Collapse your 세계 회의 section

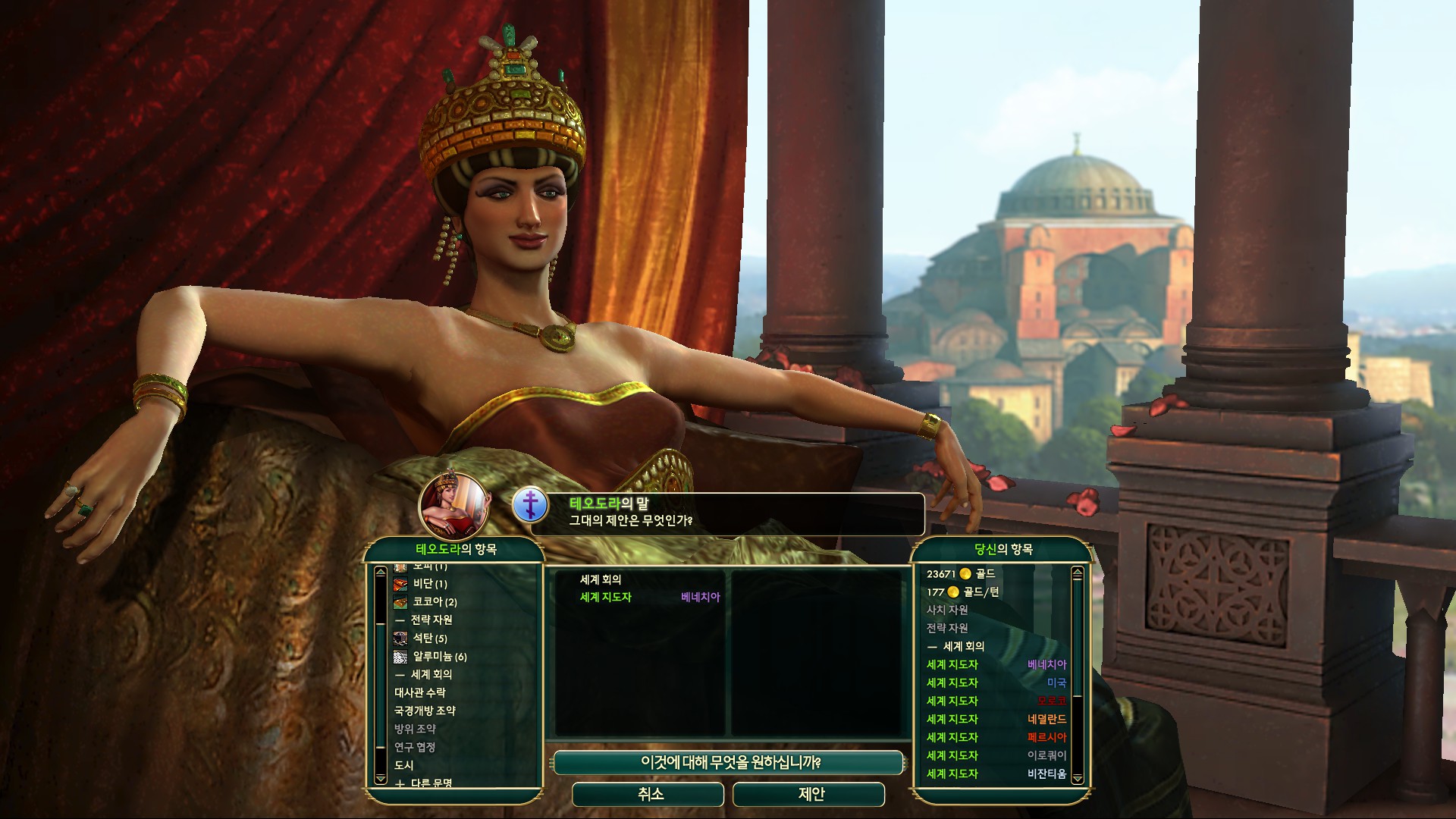955,646
